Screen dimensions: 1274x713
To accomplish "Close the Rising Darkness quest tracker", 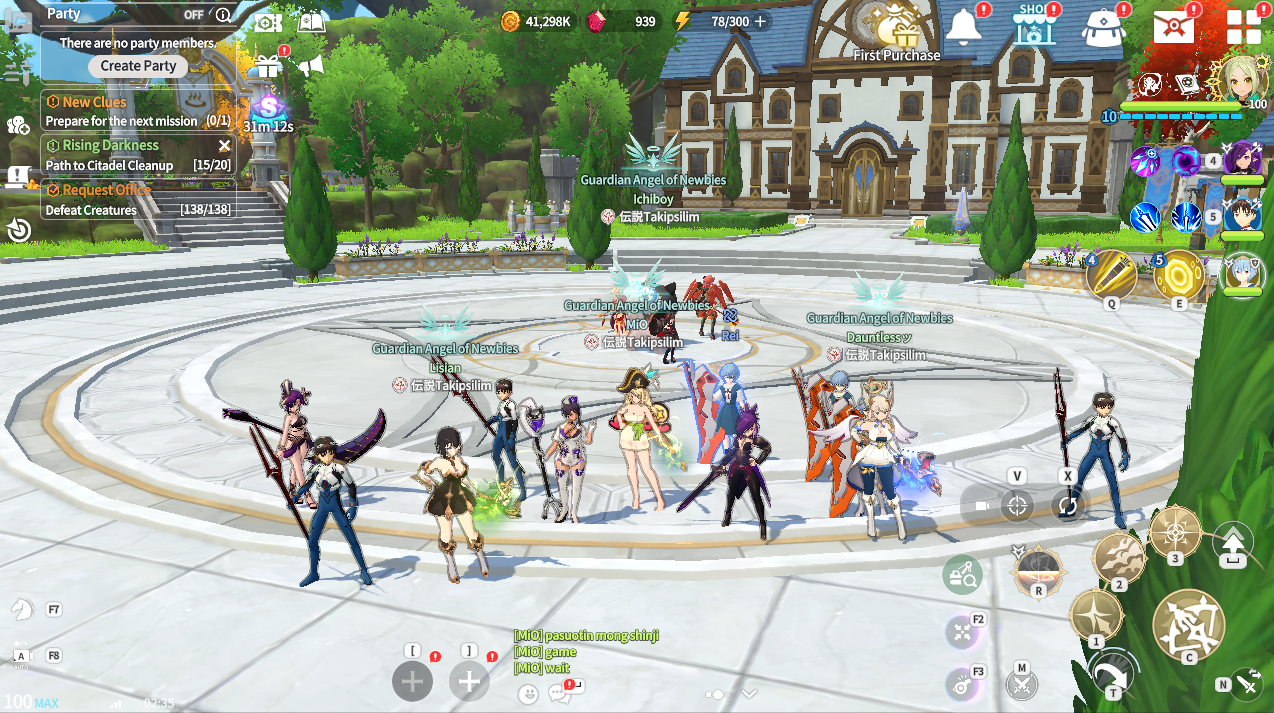I will (224, 146).
